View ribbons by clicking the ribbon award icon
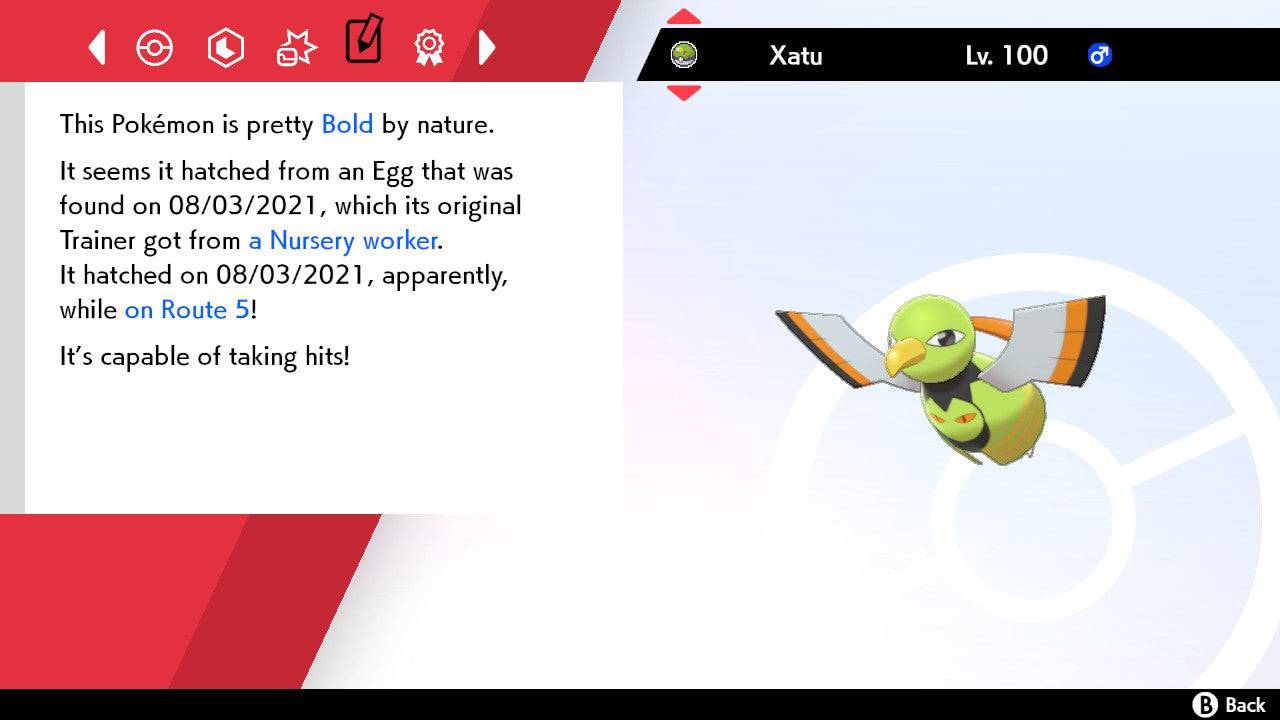This screenshot has width=1280, height=720. pyautogui.click(x=429, y=47)
